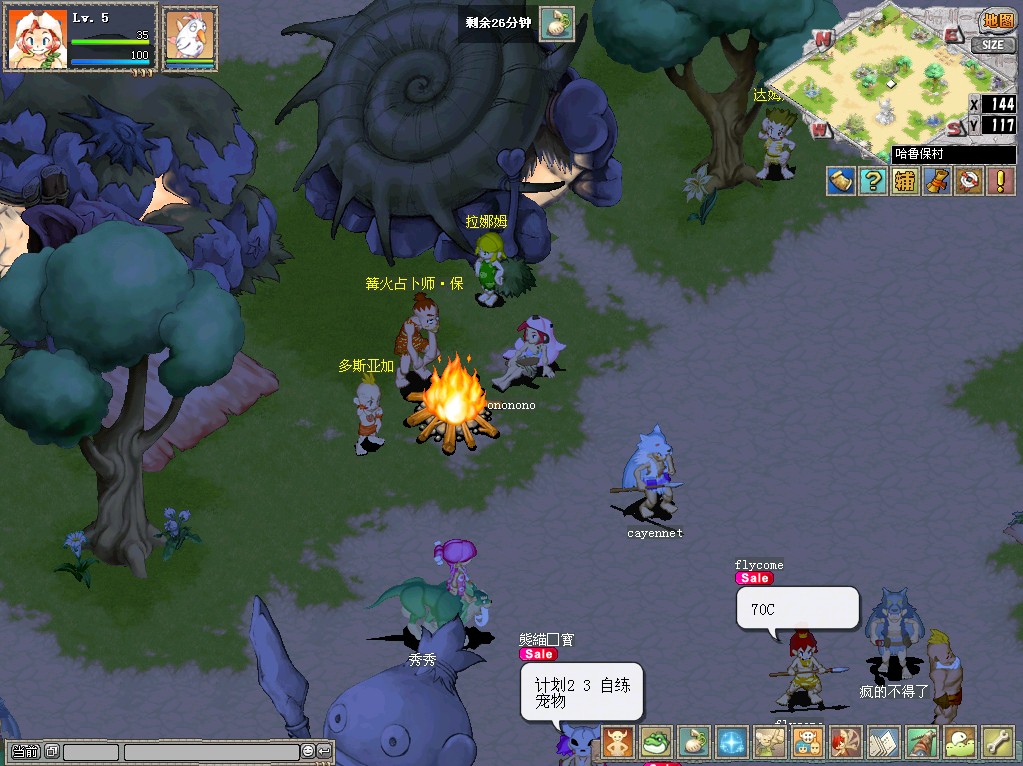1023x766 pixels.
Task: Open the bone wrench settings icon
Action: [x=998, y=742]
